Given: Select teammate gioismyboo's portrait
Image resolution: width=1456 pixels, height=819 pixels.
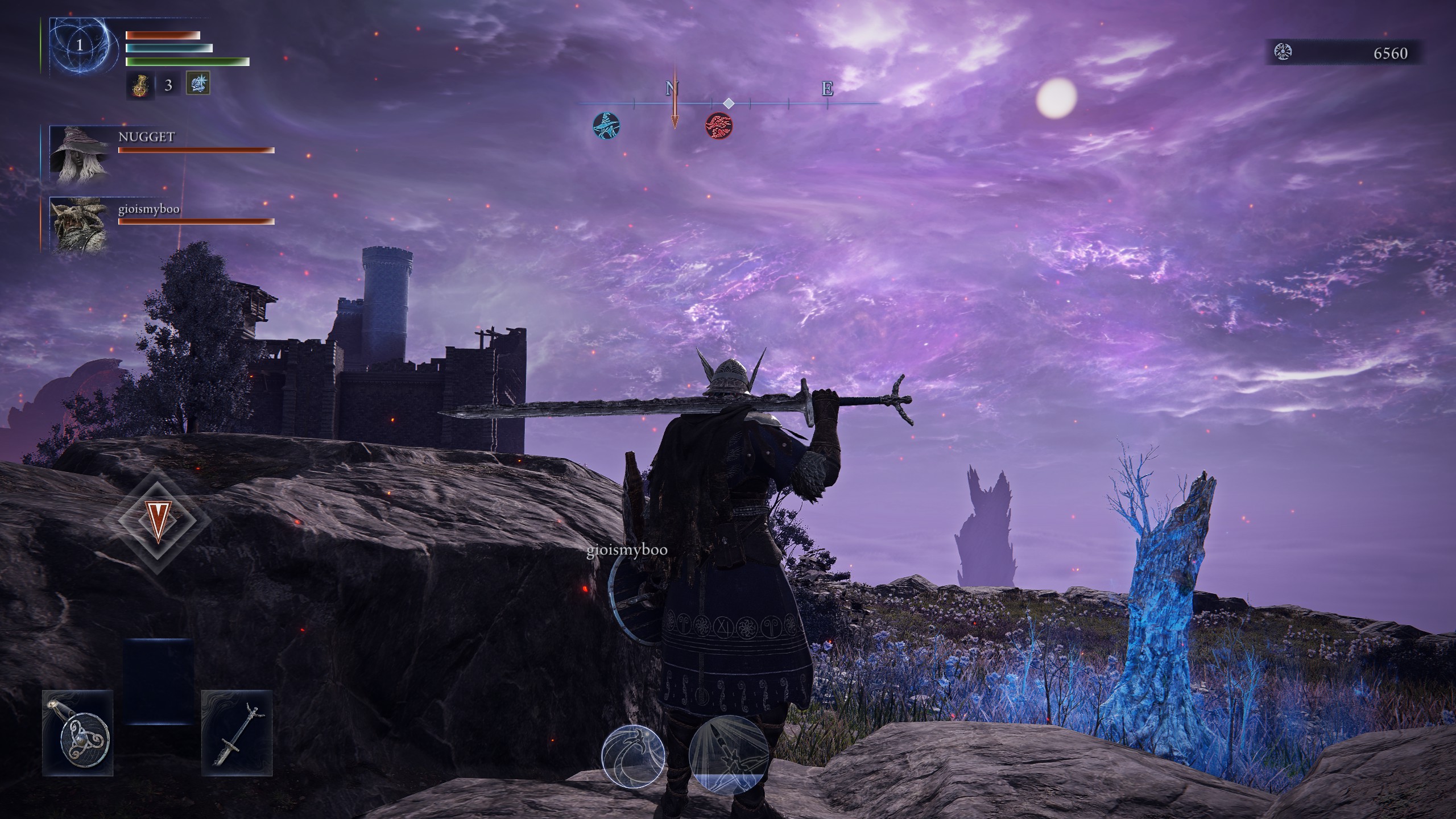Looking at the screenshot, I should pos(80,225).
